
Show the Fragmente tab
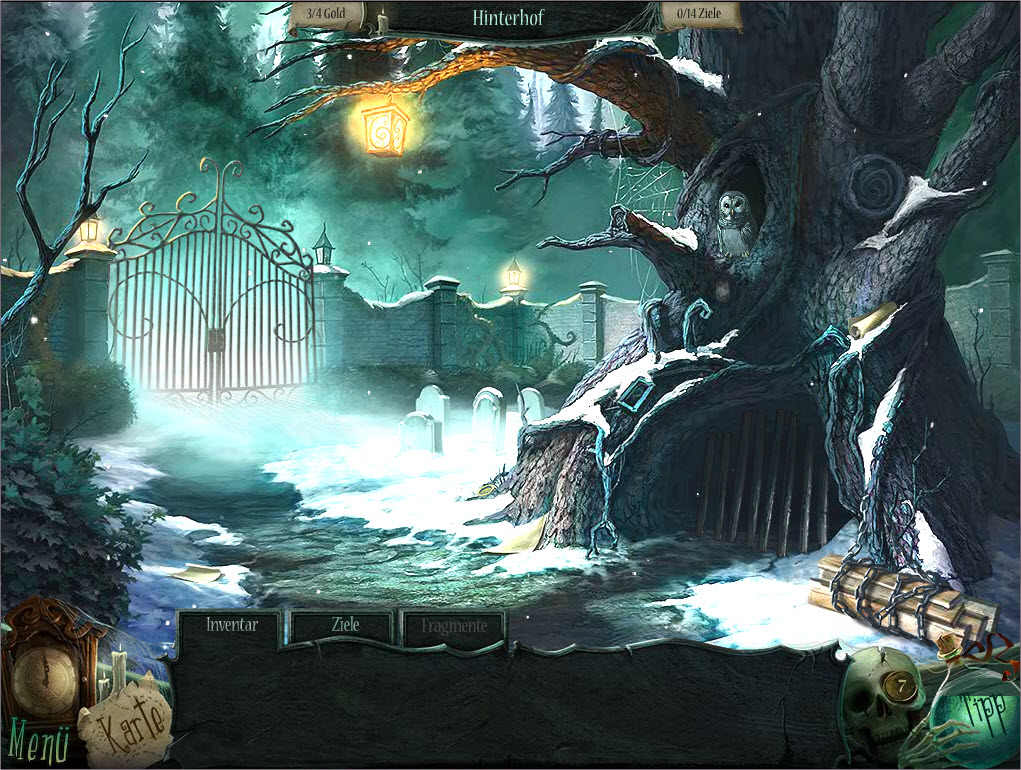[454, 626]
